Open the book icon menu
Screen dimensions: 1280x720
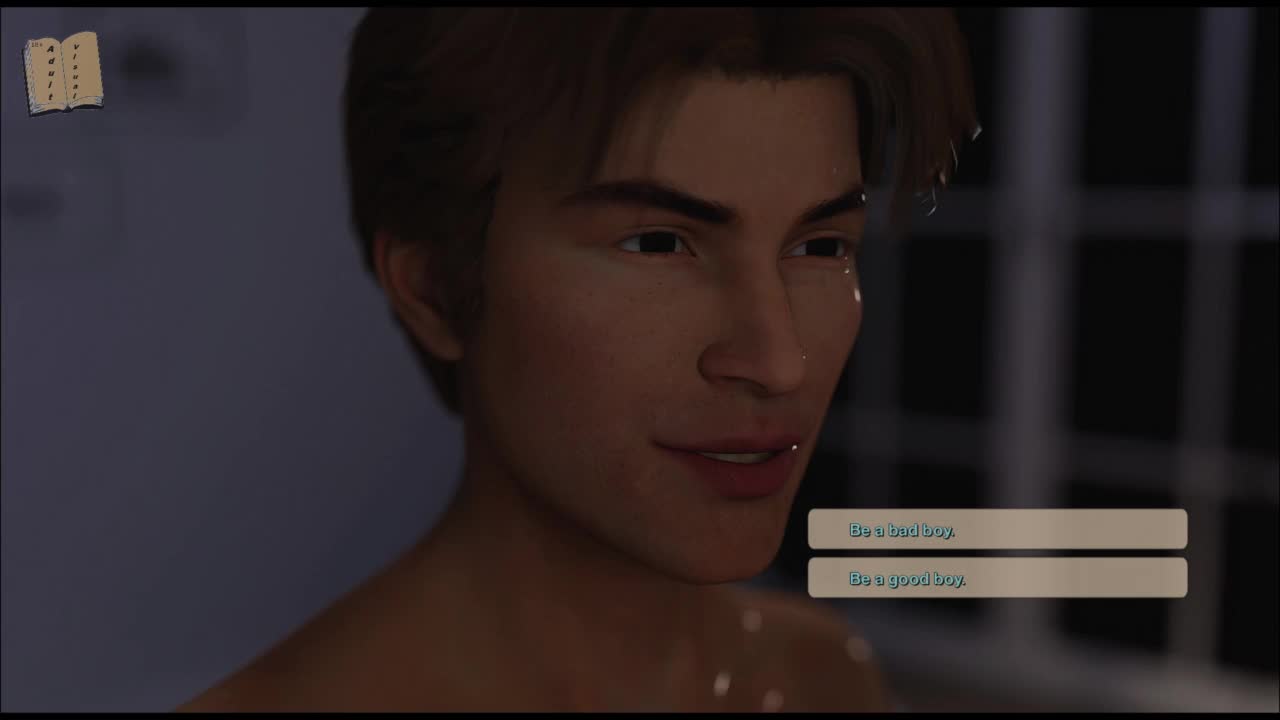(63, 72)
